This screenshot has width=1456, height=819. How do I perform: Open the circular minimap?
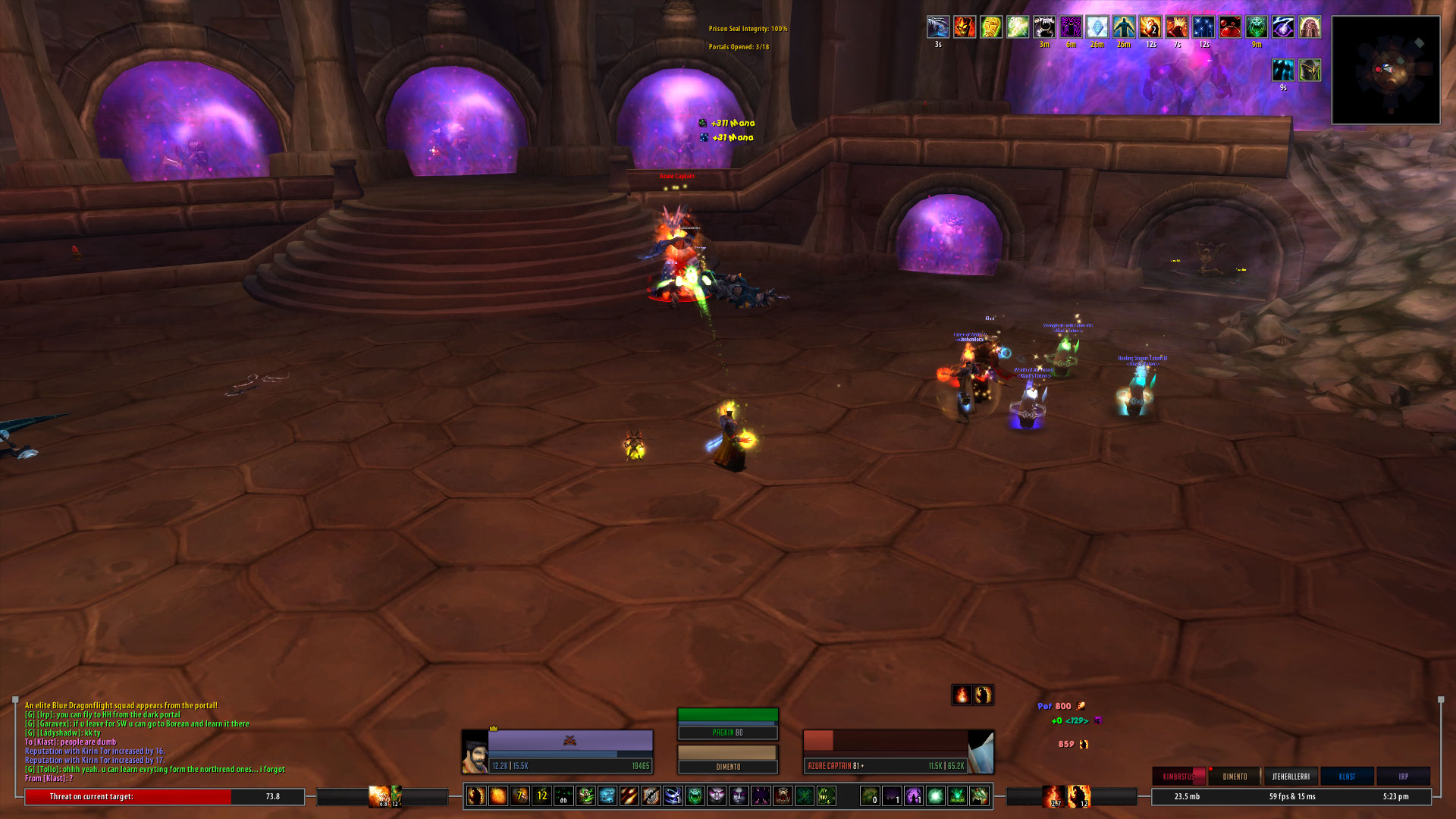tap(1385, 70)
